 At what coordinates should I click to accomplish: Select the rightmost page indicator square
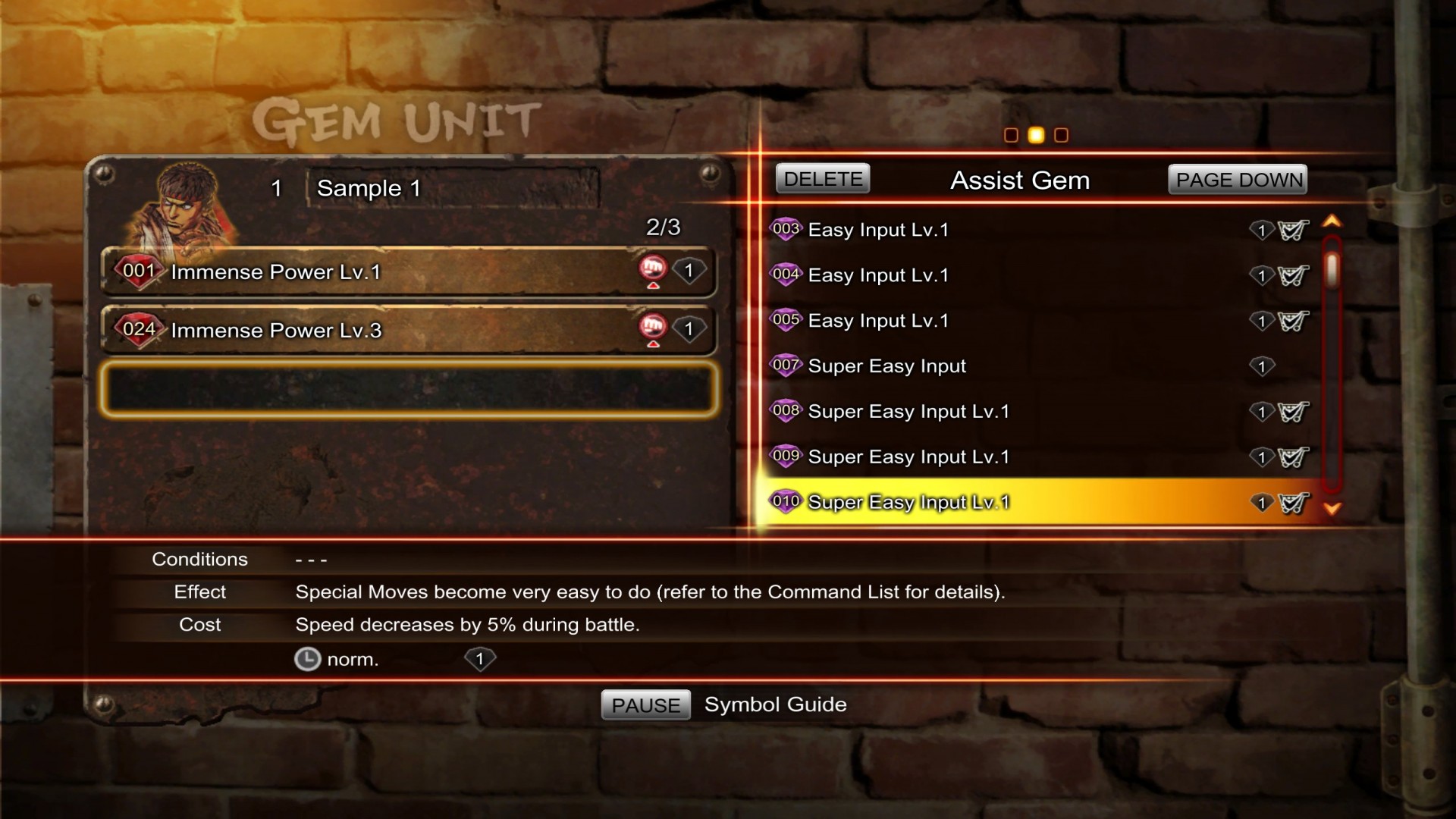pyautogui.click(x=1062, y=135)
